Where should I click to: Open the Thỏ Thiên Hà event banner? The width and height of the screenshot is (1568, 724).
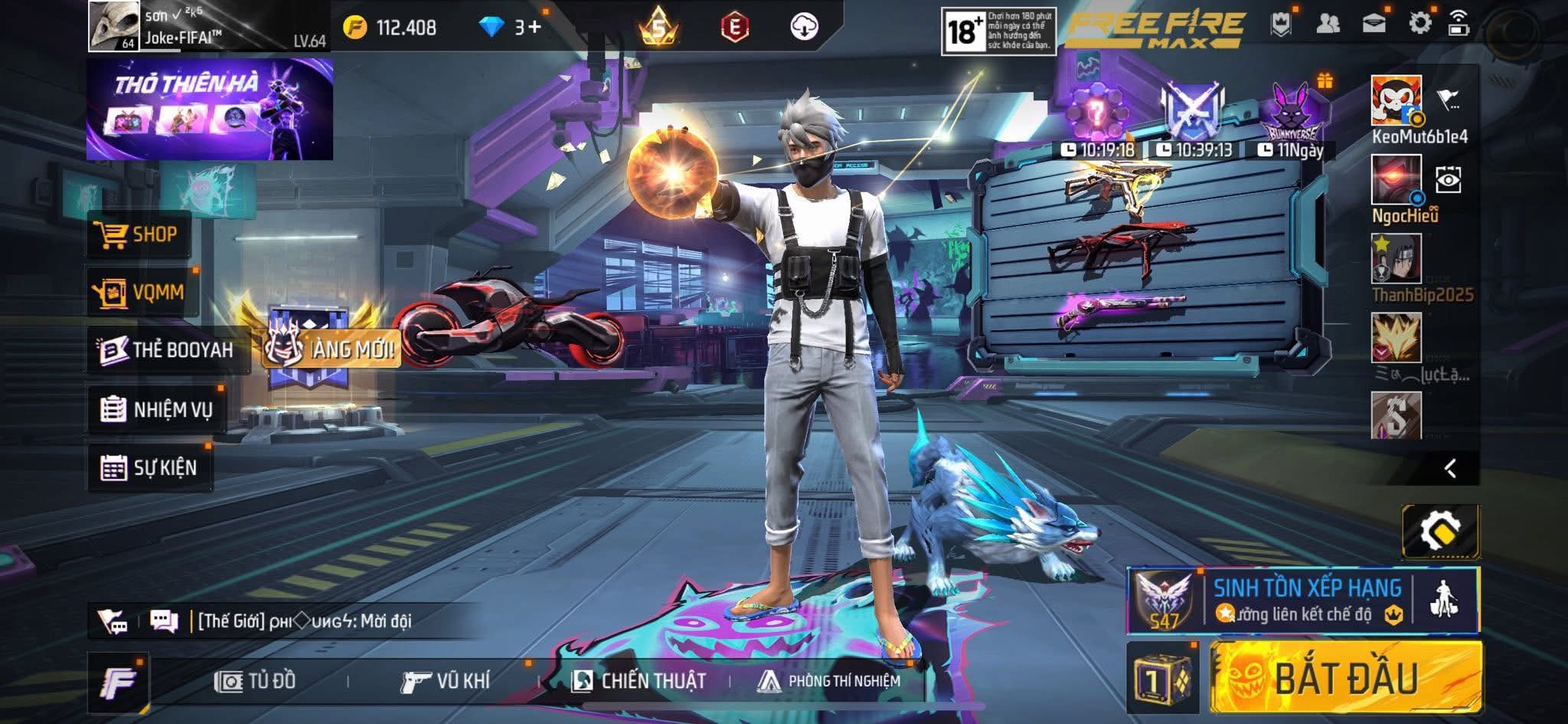coord(209,109)
